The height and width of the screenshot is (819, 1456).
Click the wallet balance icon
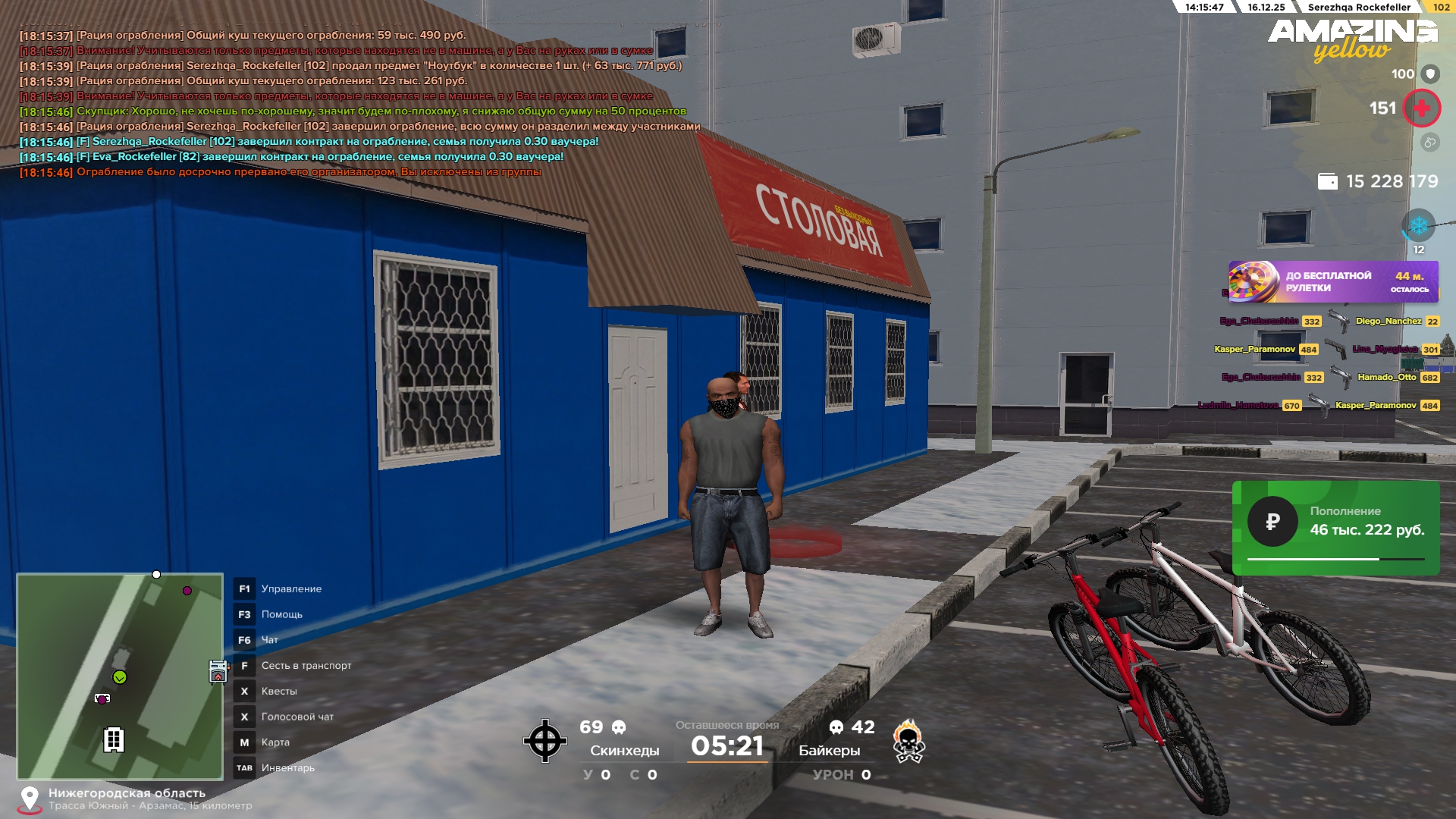coord(1327,181)
